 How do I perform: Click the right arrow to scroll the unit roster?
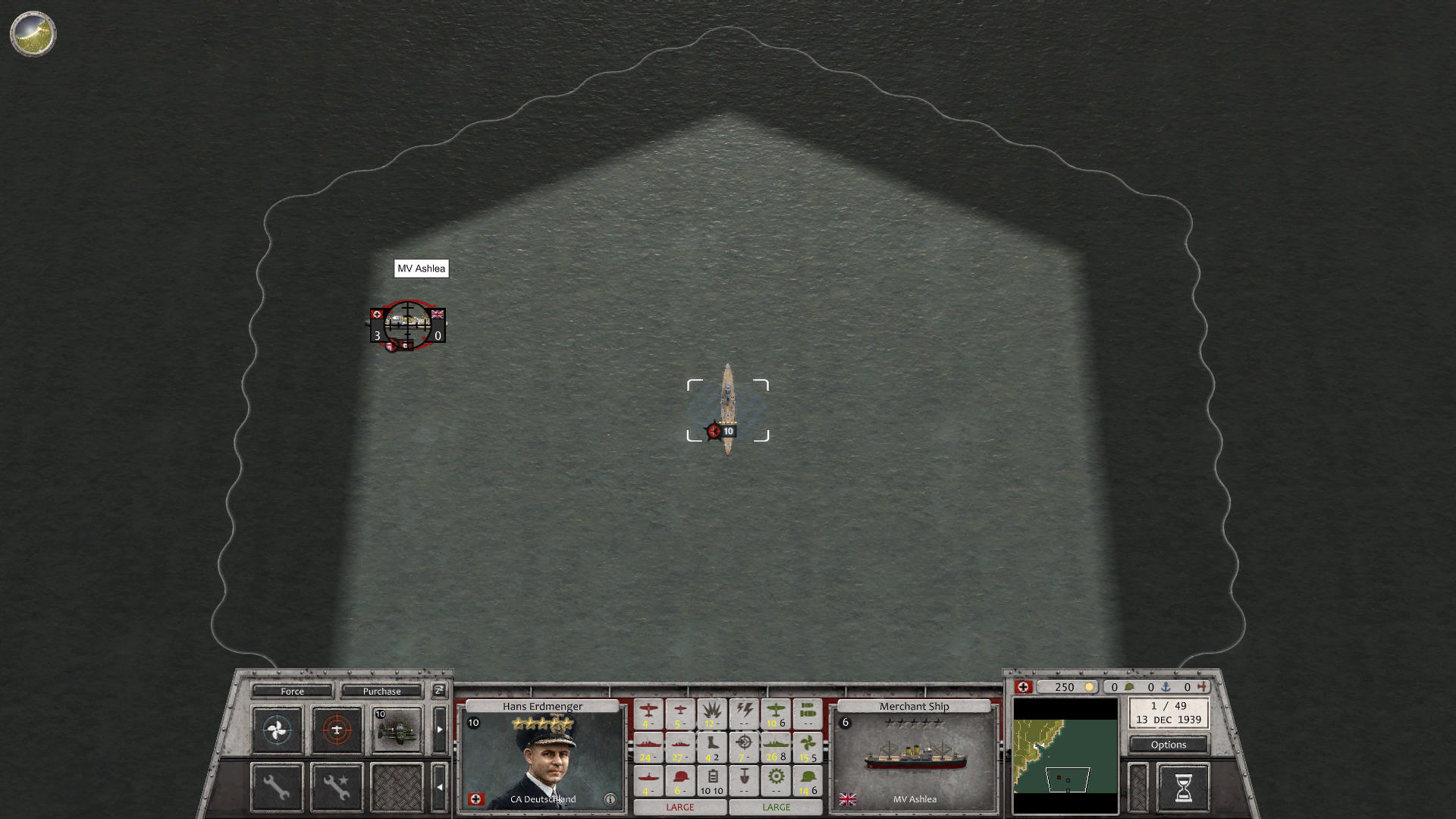[x=439, y=730]
